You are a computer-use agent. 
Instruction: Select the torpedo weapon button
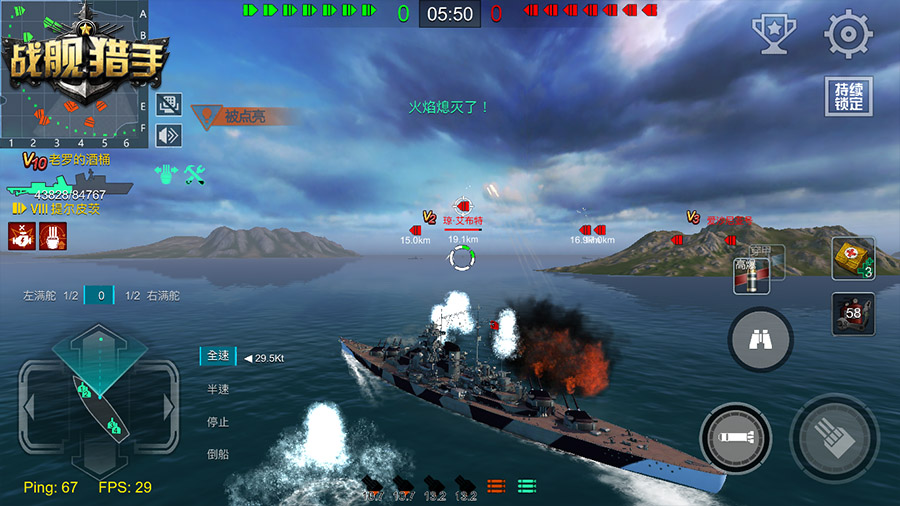coord(735,437)
